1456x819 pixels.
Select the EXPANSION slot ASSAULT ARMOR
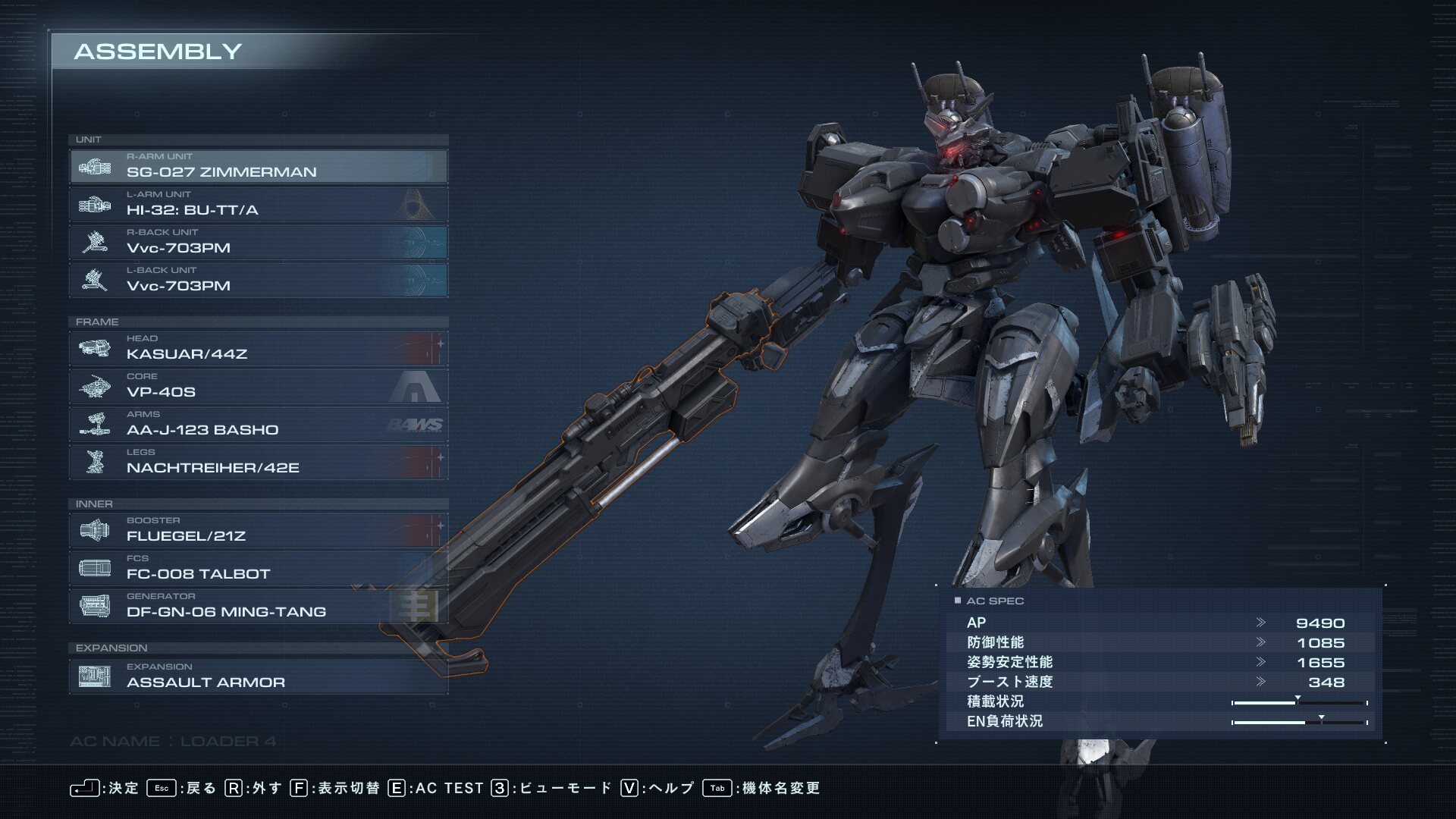click(258, 676)
